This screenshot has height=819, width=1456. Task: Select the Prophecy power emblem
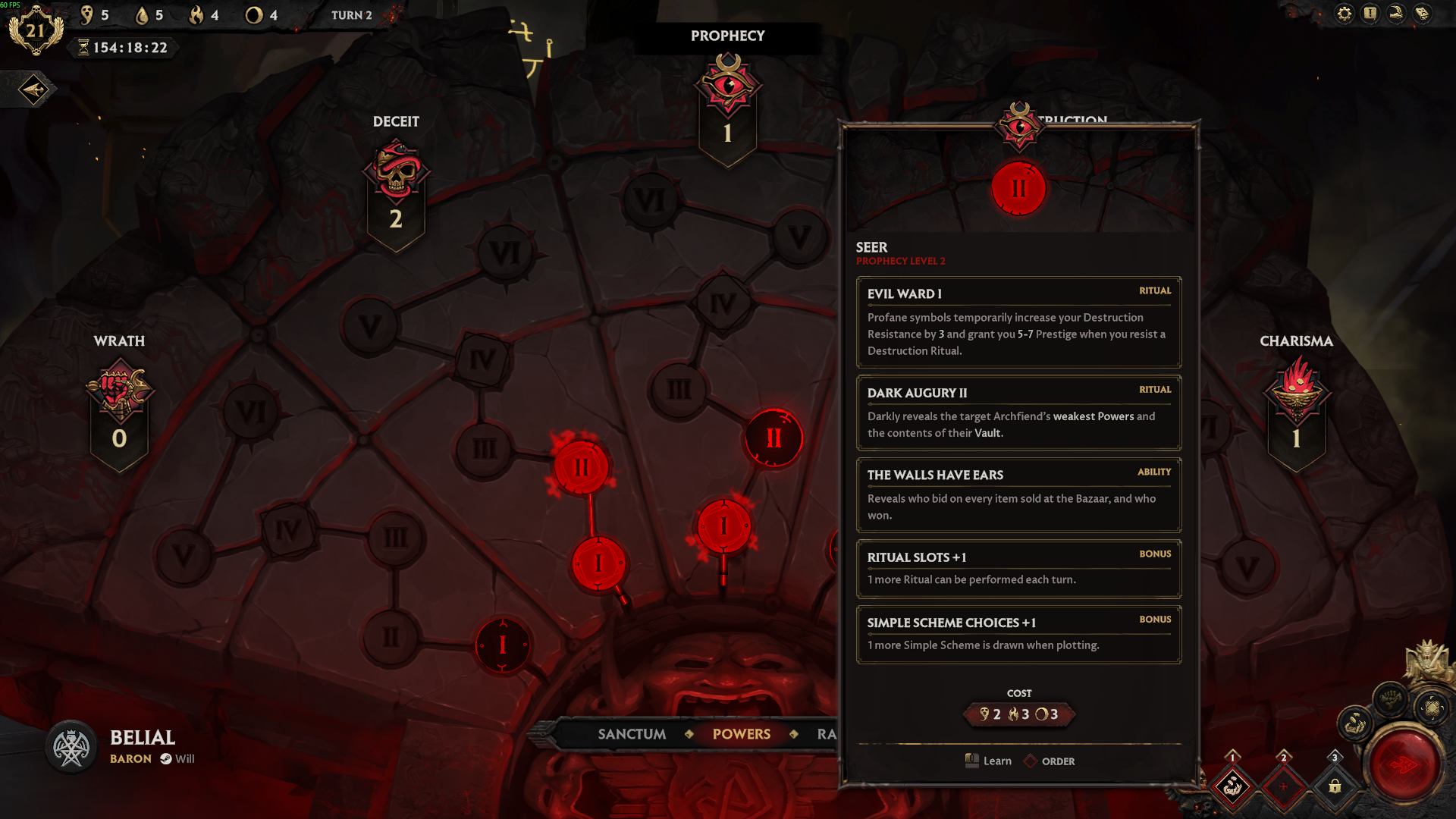click(x=728, y=85)
